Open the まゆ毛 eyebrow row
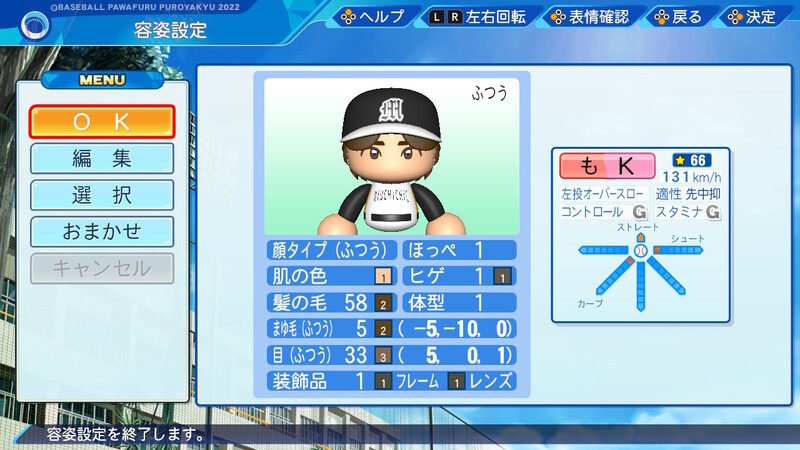 [331, 328]
